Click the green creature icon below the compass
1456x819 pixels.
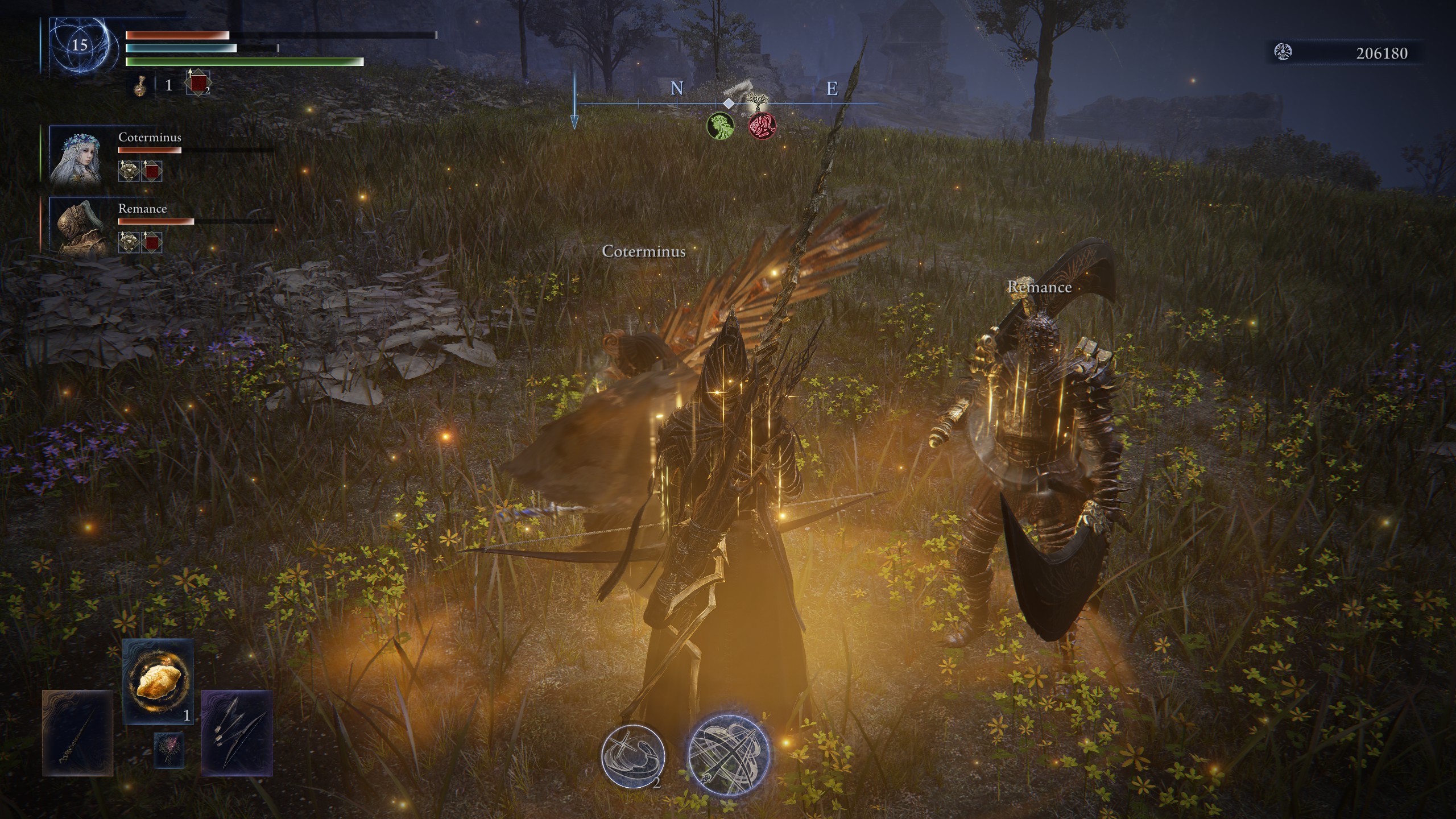point(720,125)
